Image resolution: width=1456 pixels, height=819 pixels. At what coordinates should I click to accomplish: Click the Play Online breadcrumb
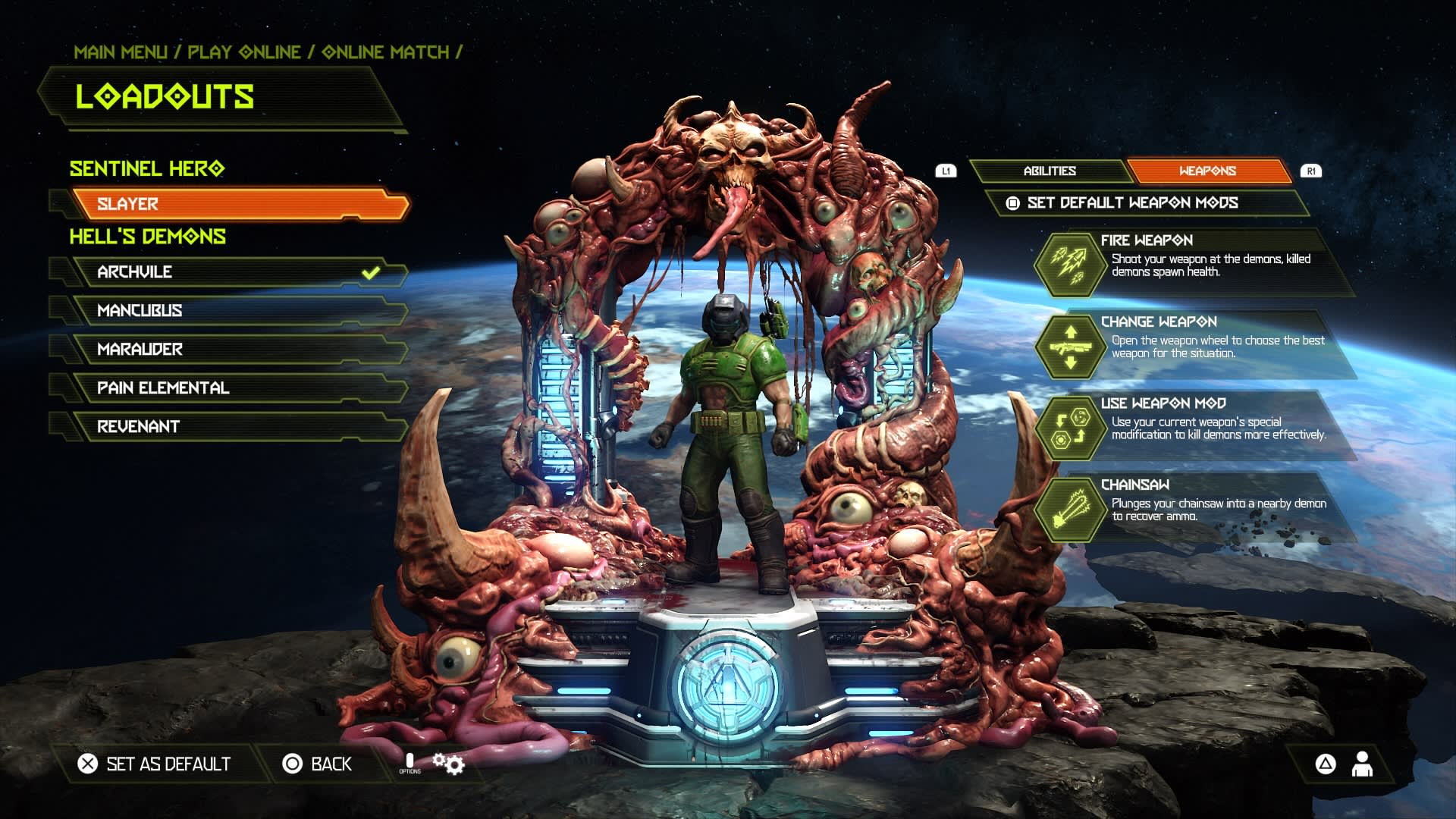pos(244,52)
